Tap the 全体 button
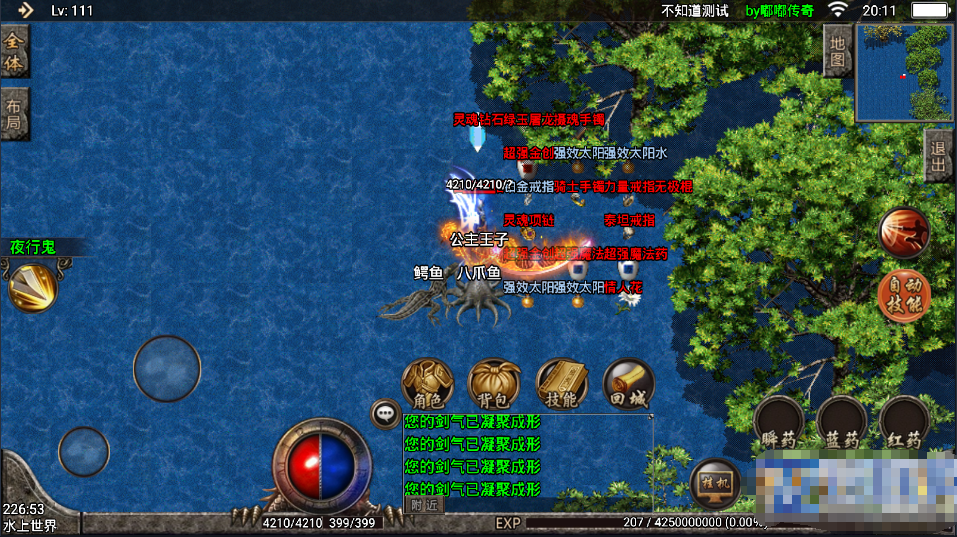 [14, 51]
